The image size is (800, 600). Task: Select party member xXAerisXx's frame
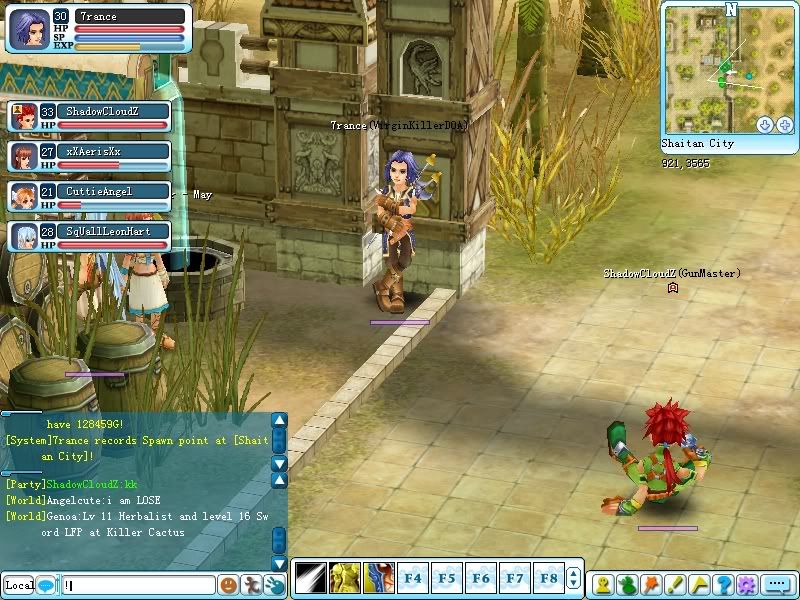point(88,156)
